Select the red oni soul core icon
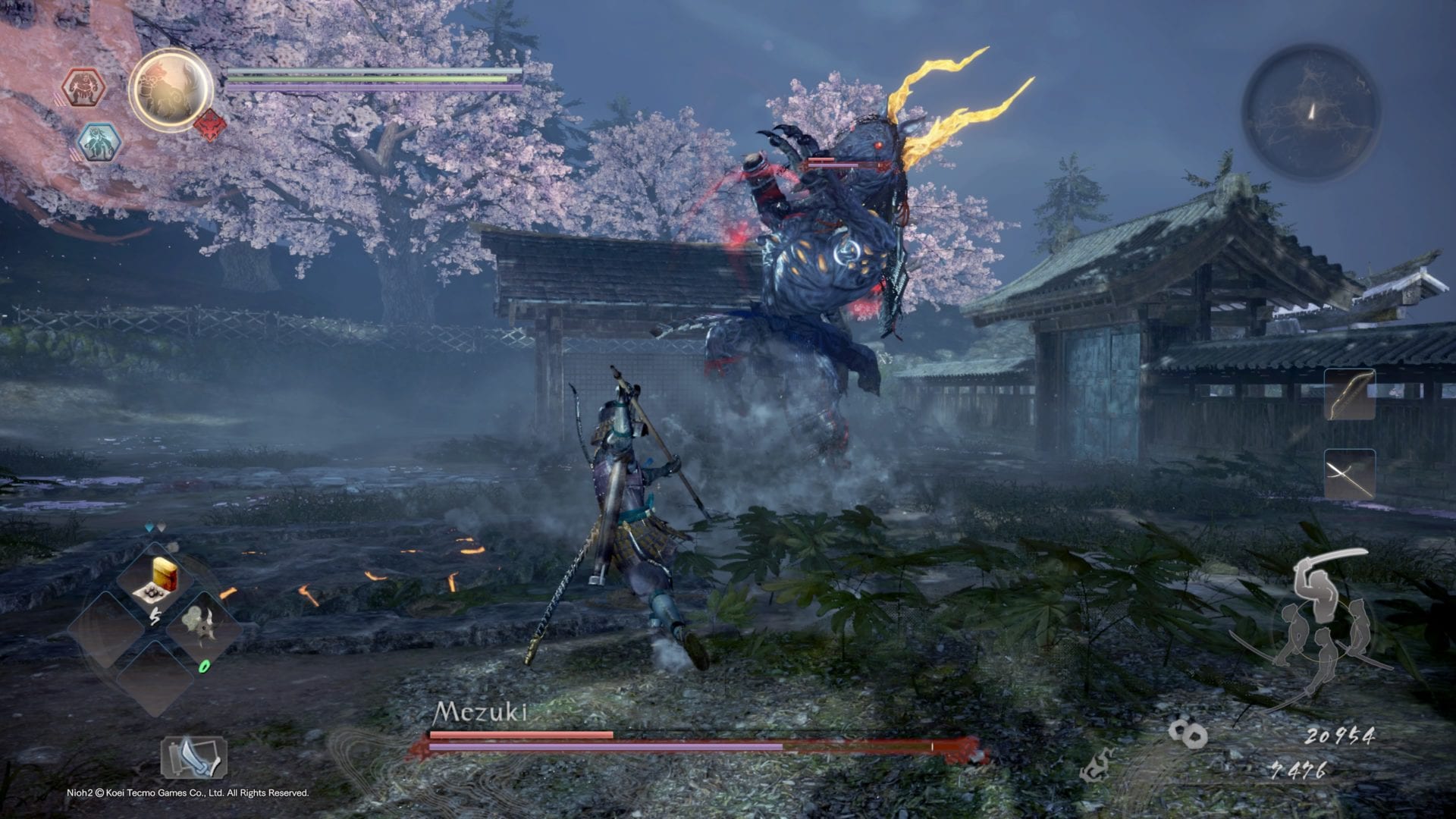The image size is (1456, 819). (x=84, y=87)
